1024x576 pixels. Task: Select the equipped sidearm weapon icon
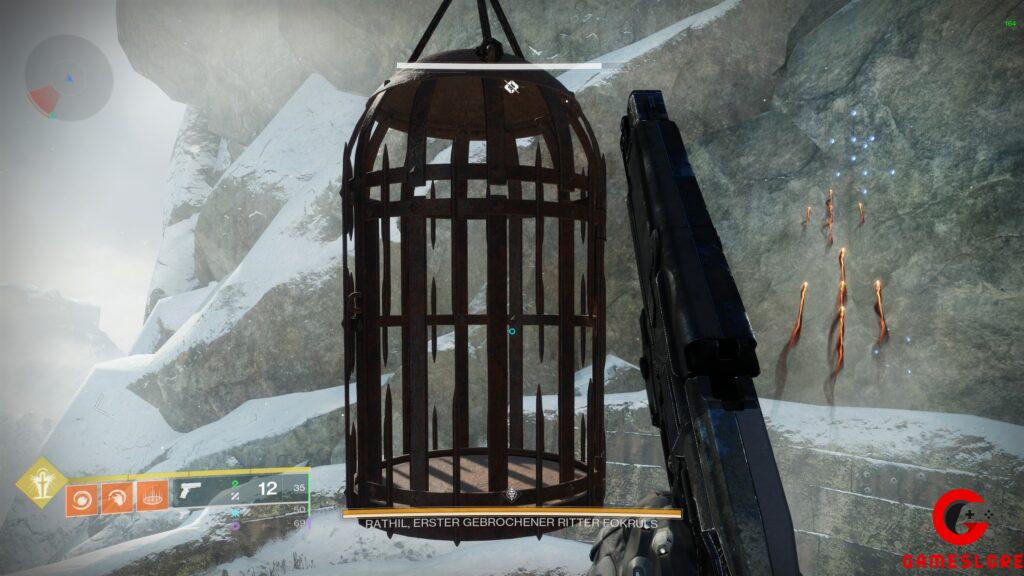point(194,491)
